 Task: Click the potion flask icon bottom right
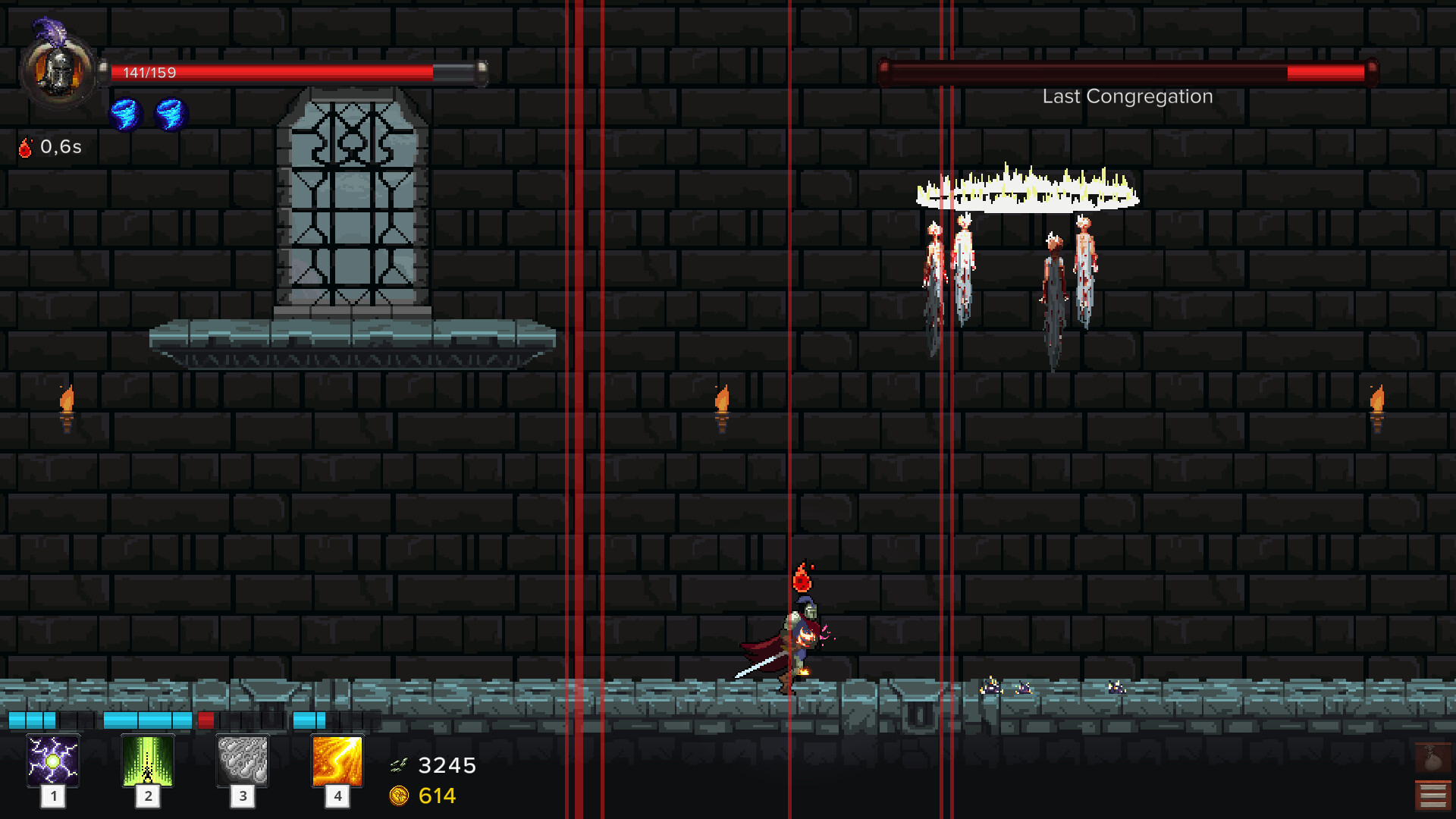(x=1432, y=756)
